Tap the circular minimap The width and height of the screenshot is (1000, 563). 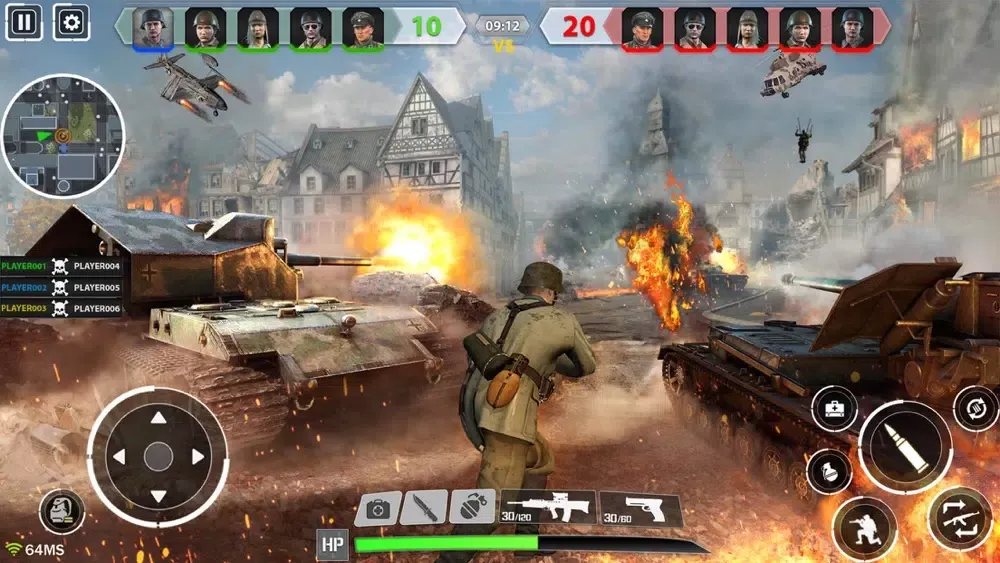point(63,136)
